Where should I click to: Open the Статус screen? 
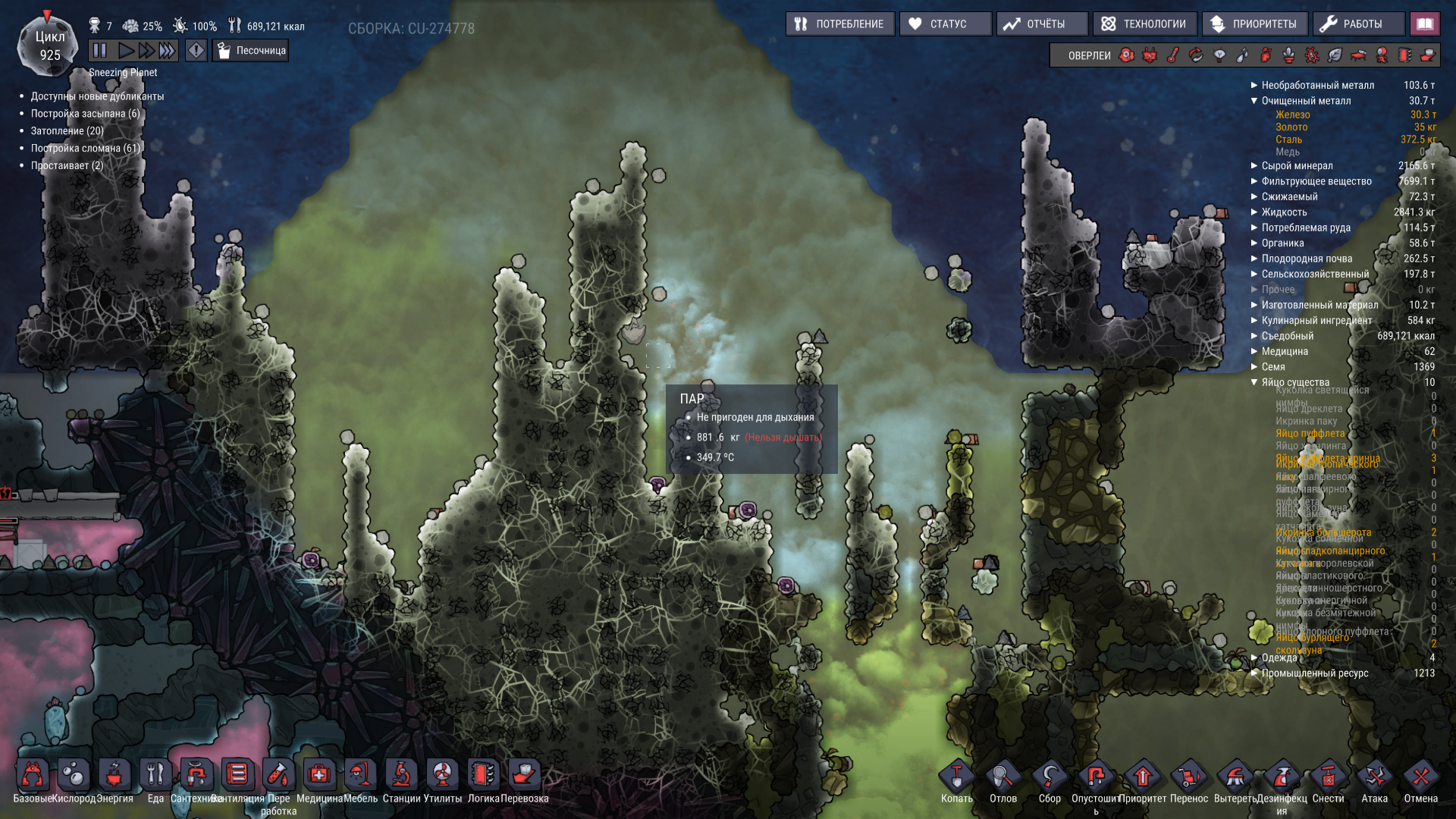point(946,24)
